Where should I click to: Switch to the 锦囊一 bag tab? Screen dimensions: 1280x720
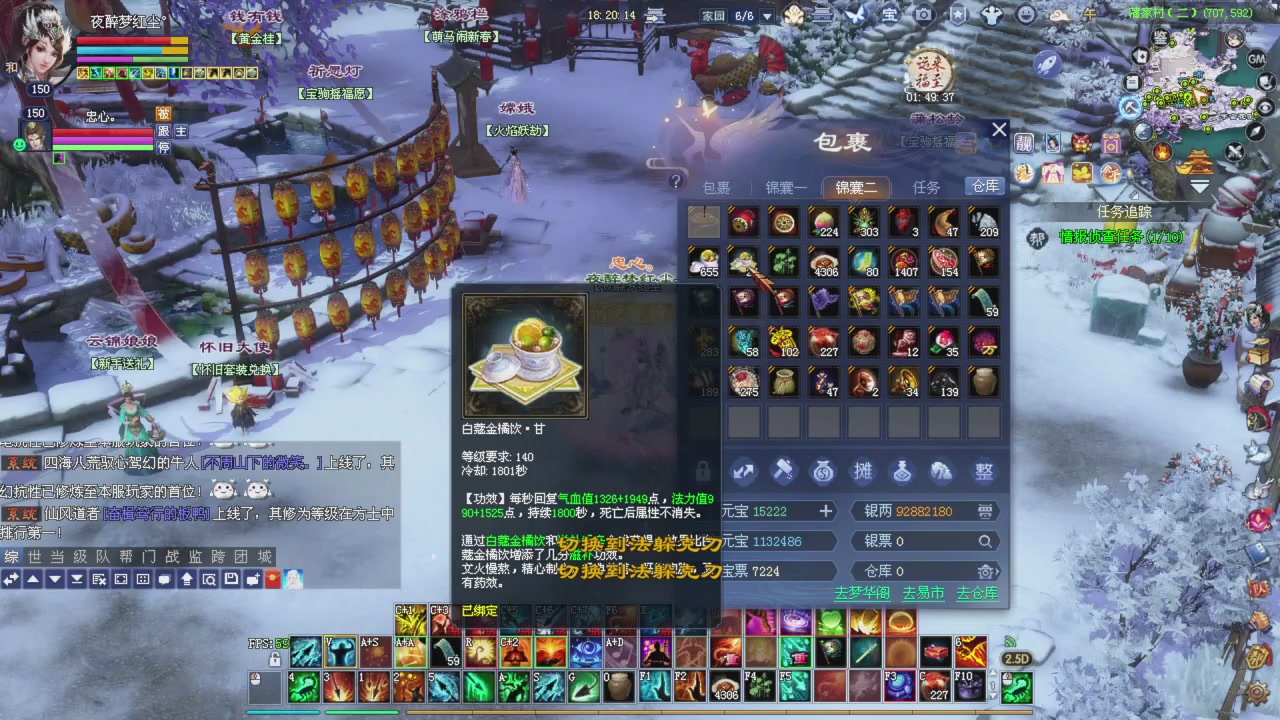tap(788, 186)
